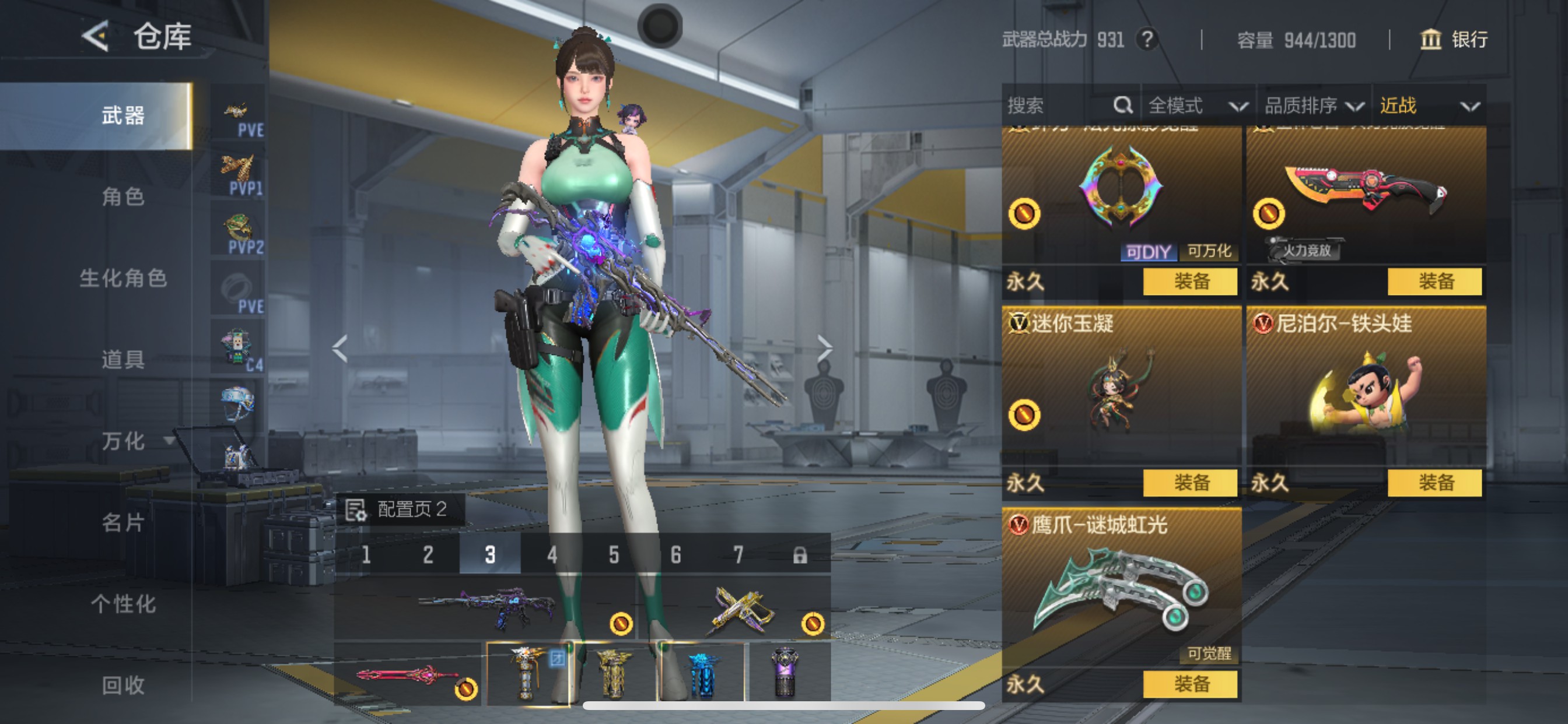Open the 品质排序 sort dropdown
Screen dimensions: 1568x724
(1314, 106)
